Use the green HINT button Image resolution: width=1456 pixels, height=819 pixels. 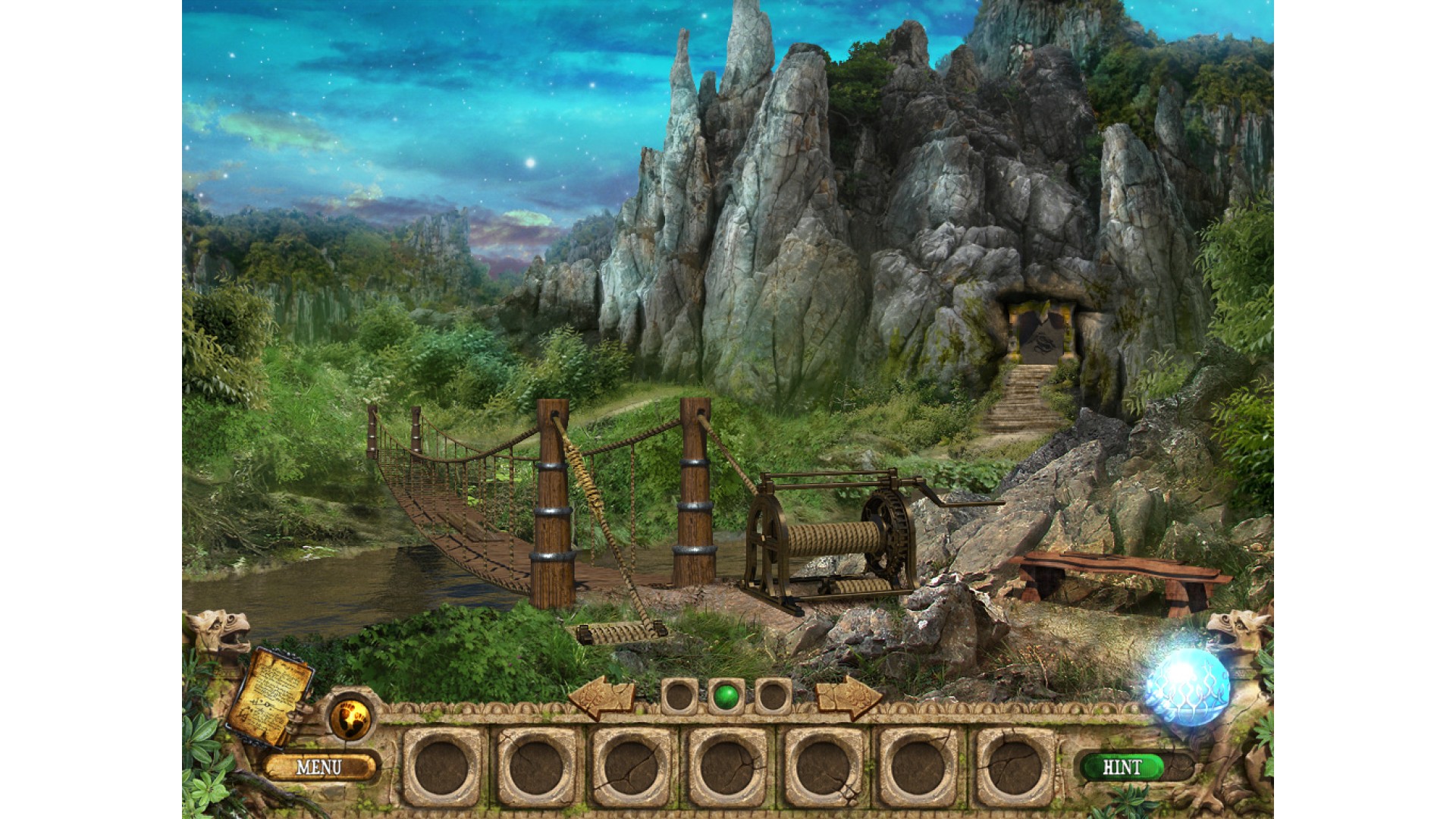[1122, 767]
